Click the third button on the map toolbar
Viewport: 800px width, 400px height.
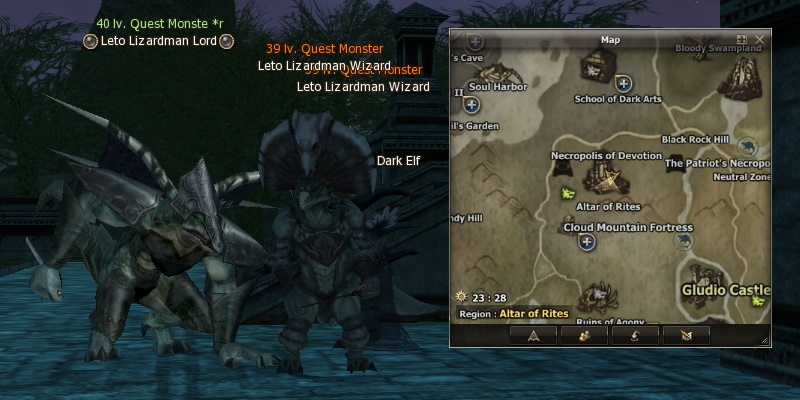tap(638, 335)
